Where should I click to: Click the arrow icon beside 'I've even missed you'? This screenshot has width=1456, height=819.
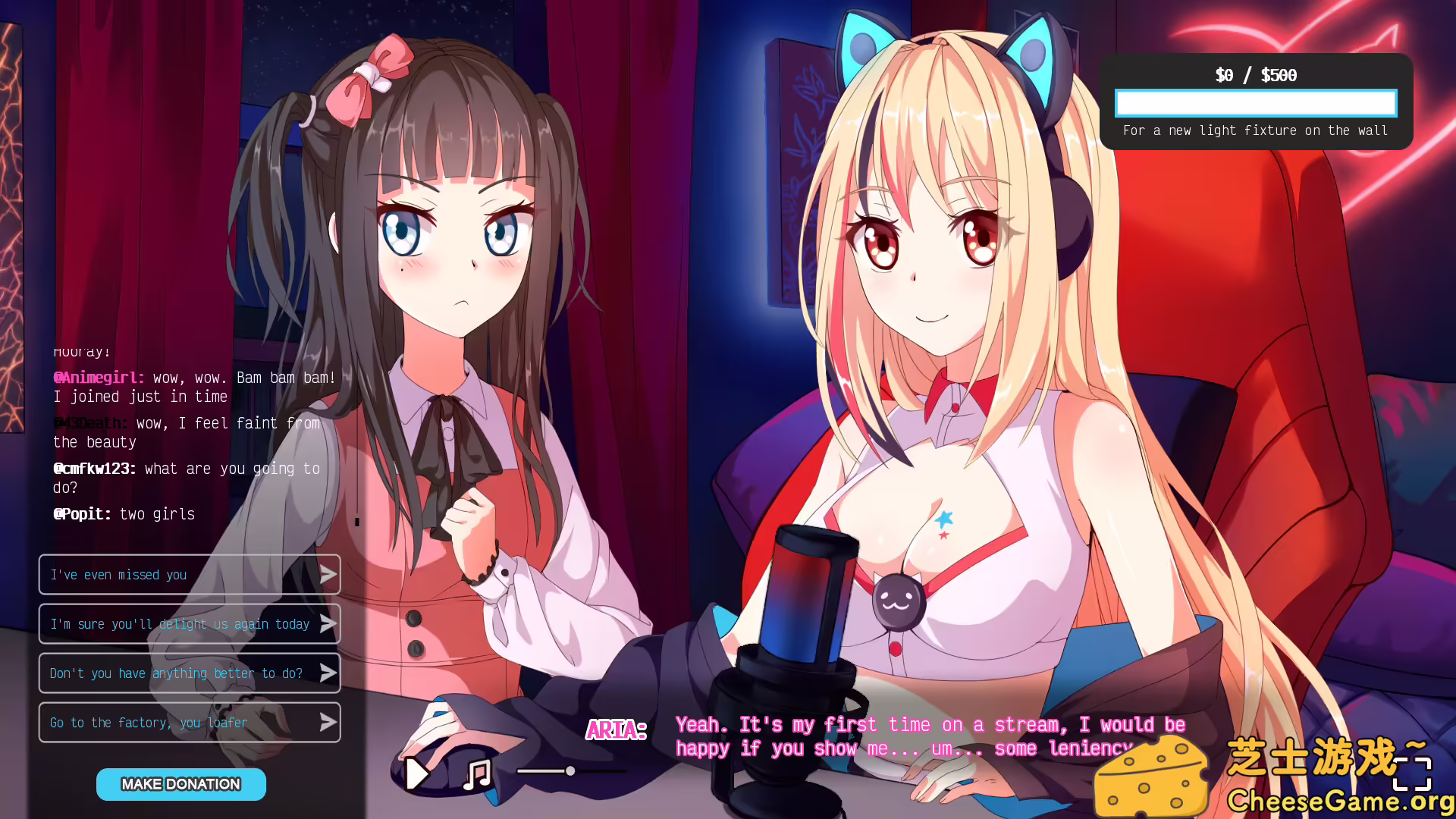pyautogui.click(x=328, y=574)
